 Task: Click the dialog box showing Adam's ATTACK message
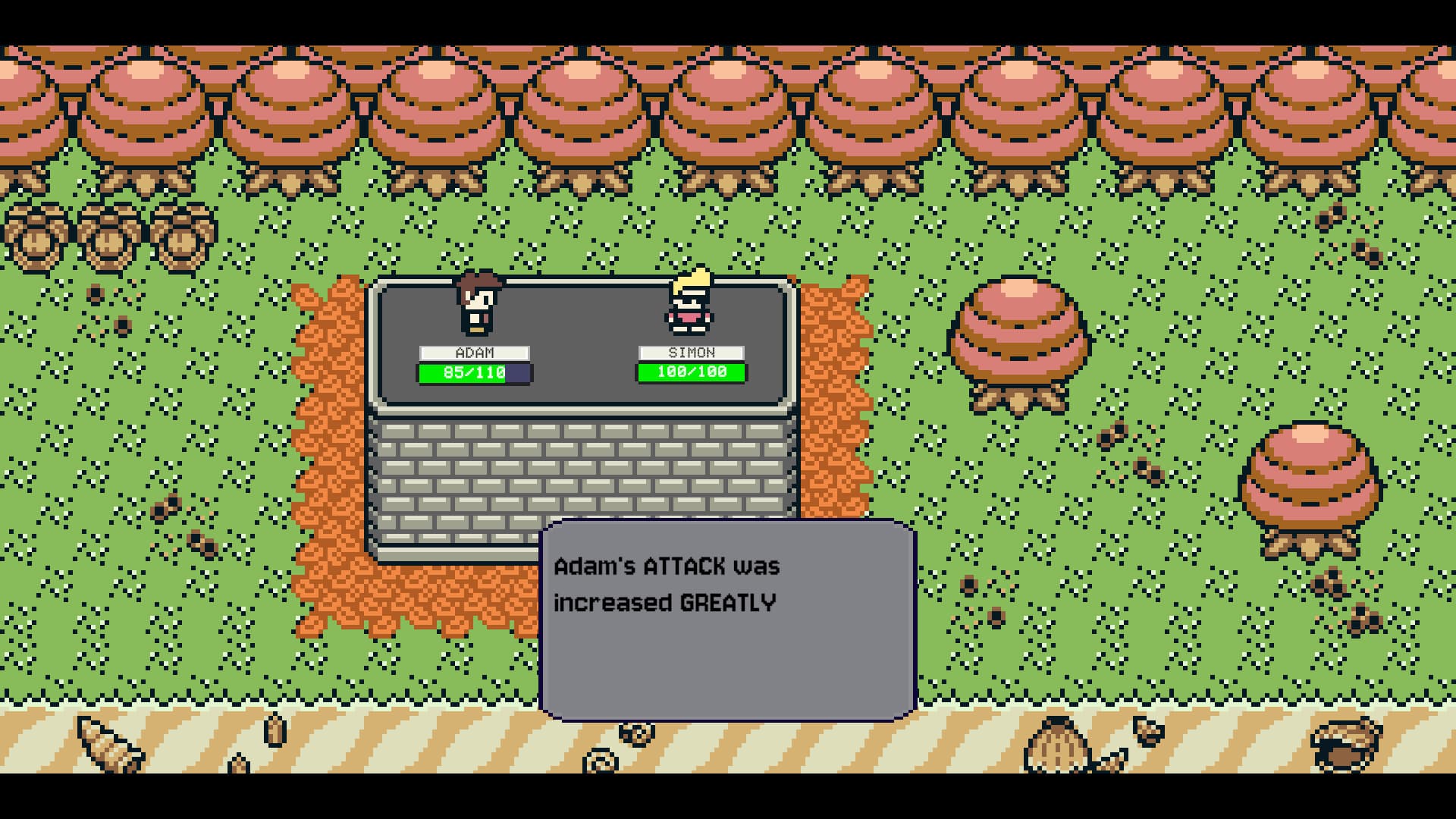click(724, 614)
